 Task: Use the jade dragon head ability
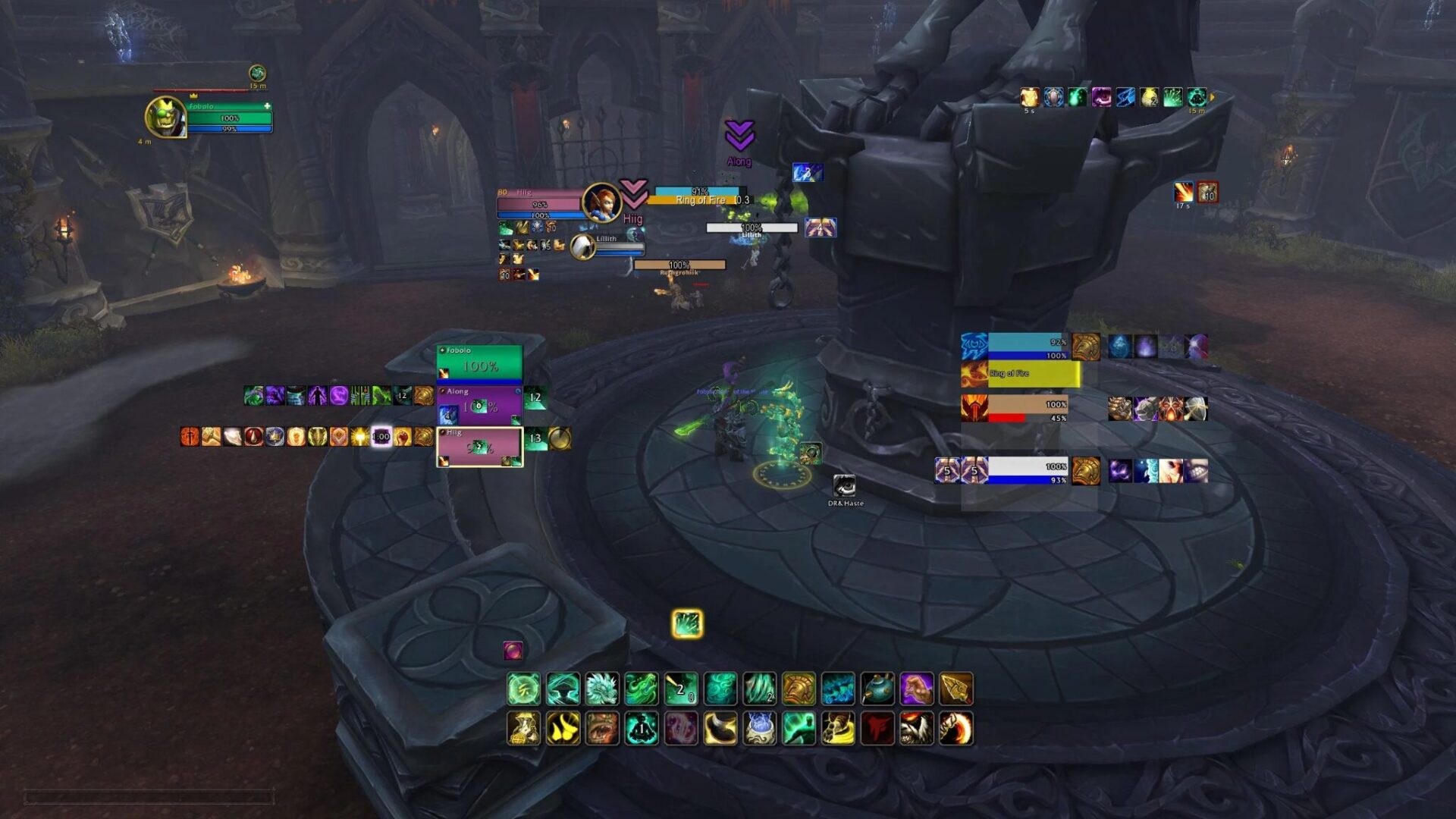[602, 689]
